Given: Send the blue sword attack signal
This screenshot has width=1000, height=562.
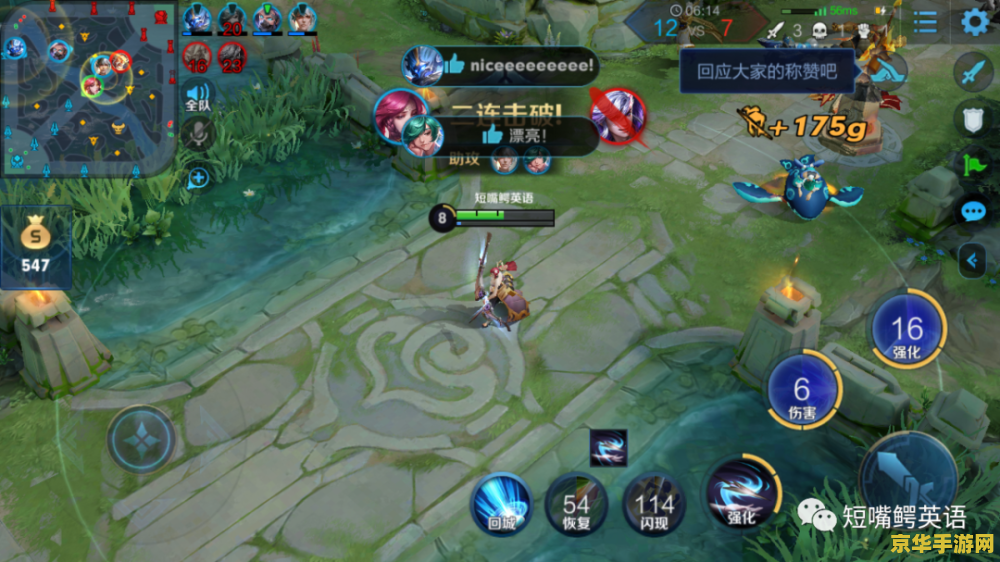Looking at the screenshot, I should pyautogui.click(x=973, y=71).
